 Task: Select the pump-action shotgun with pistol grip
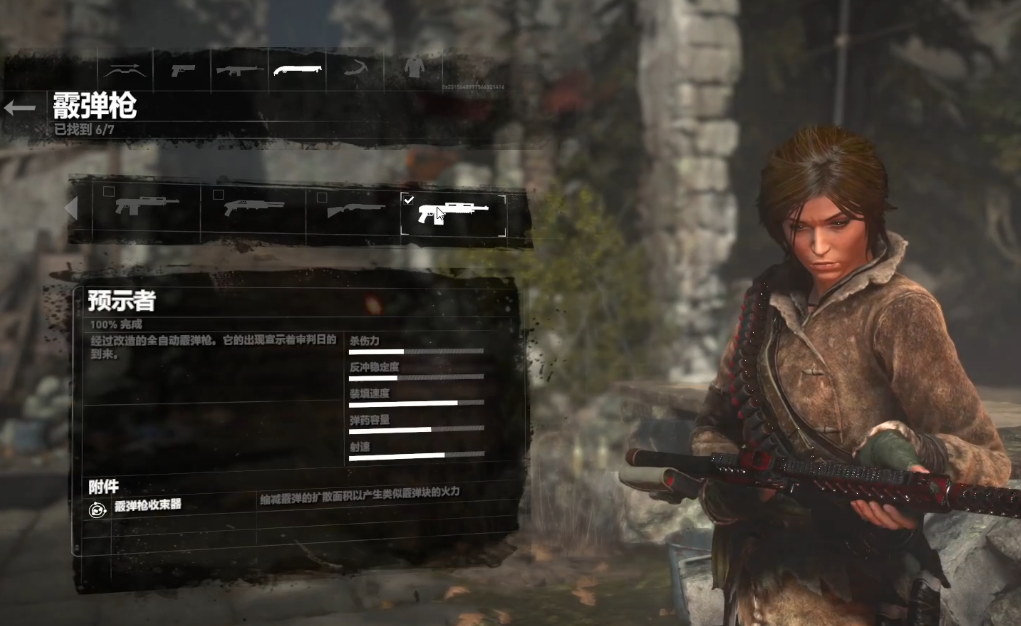click(x=254, y=208)
